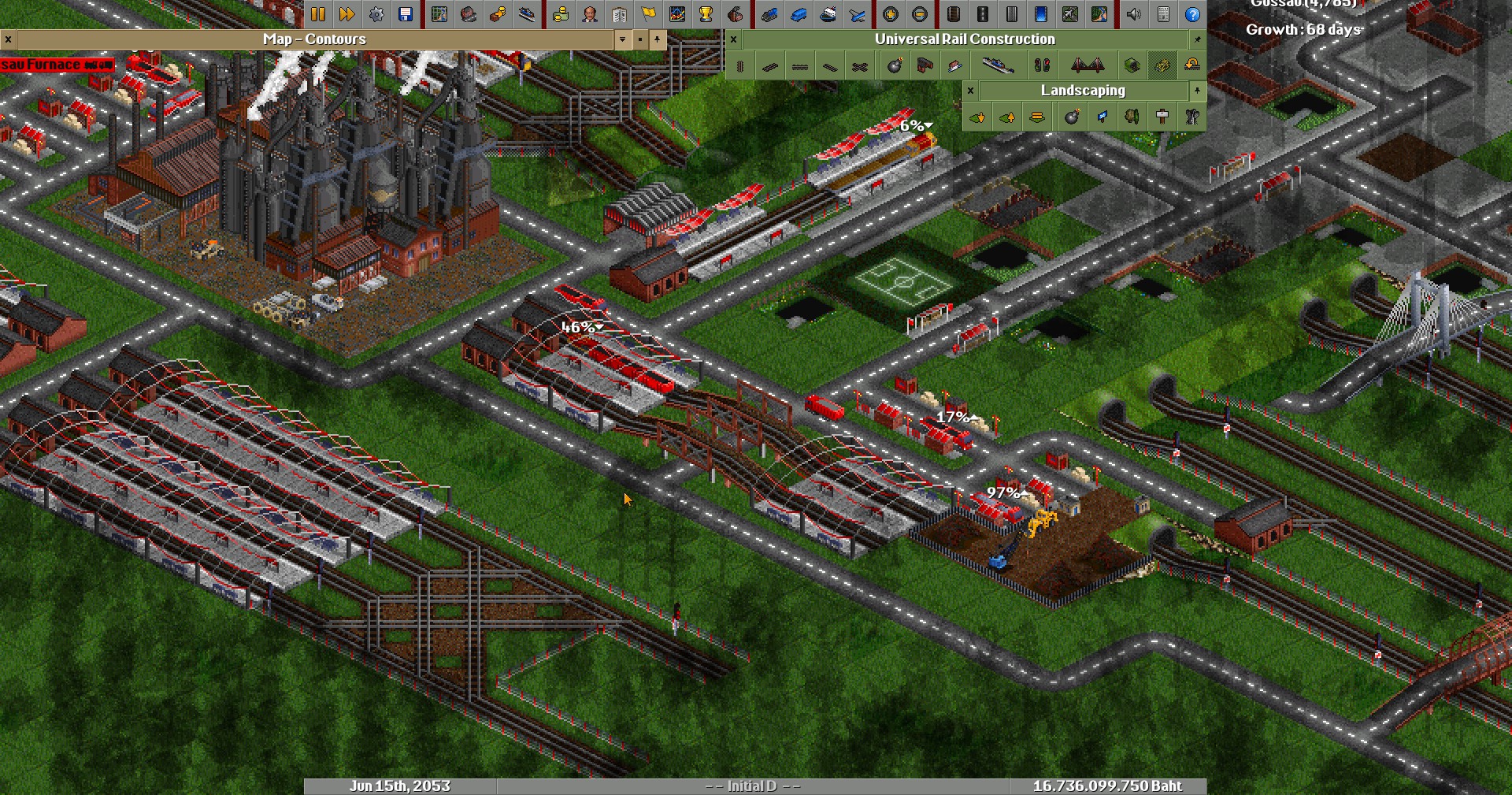Open the sound and music options
This screenshot has height=795, width=1512.
1134,14
